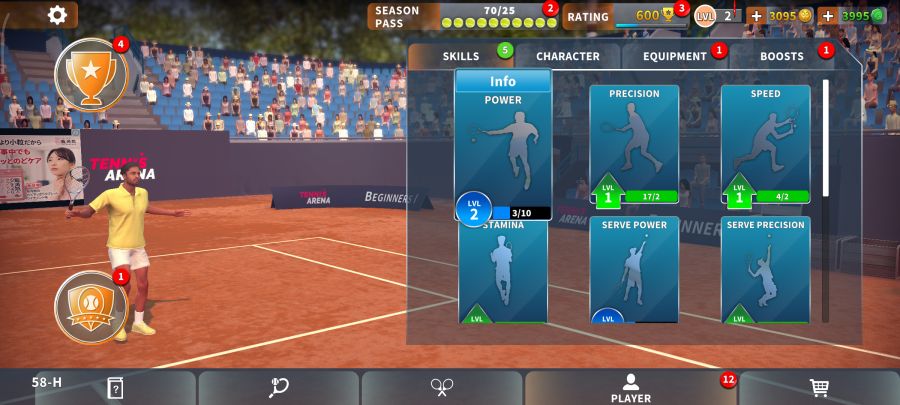
Task: Pick the Serve Precision skill card
Action: pyautogui.click(x=765, y=270)
